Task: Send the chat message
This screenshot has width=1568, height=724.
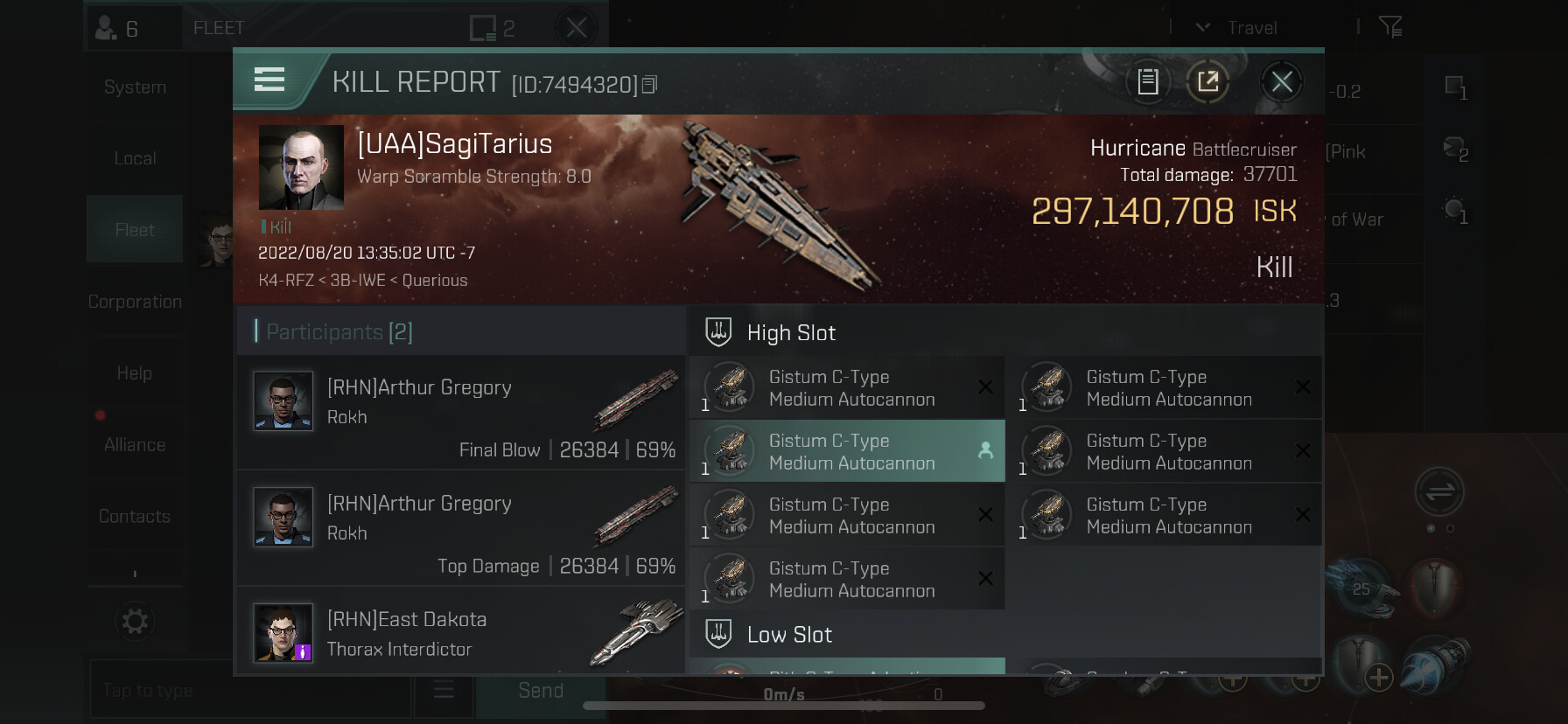Action: (x=540, y=691)
